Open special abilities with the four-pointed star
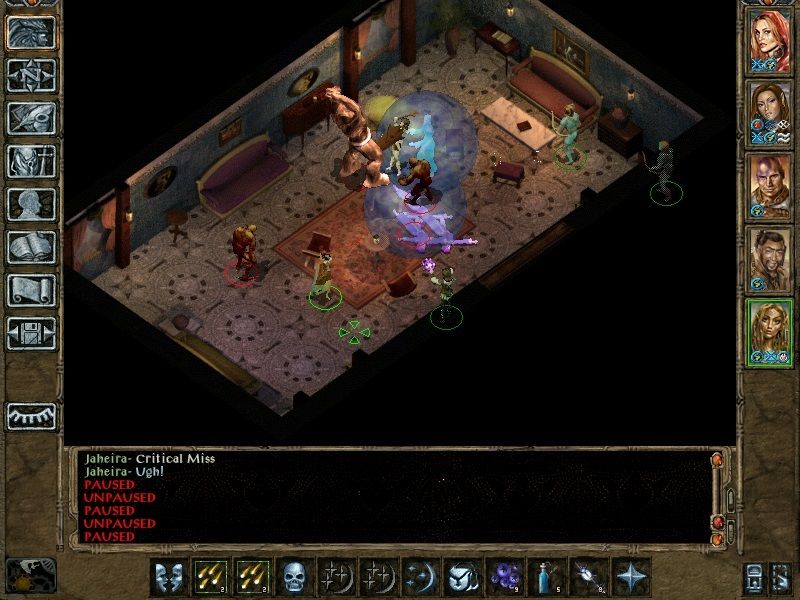 coord(631,578)
